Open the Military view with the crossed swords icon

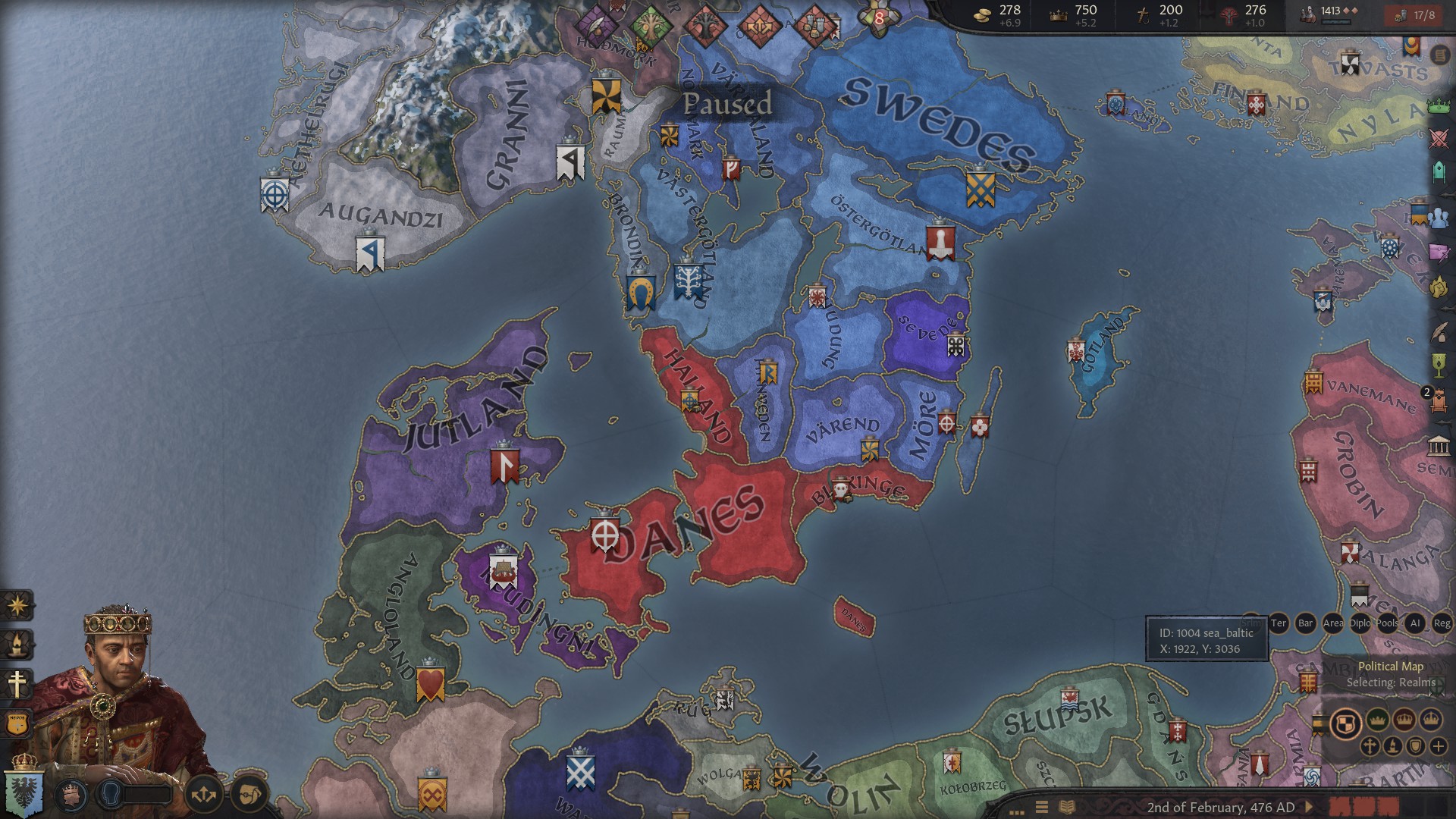[x=1439, y=136]
